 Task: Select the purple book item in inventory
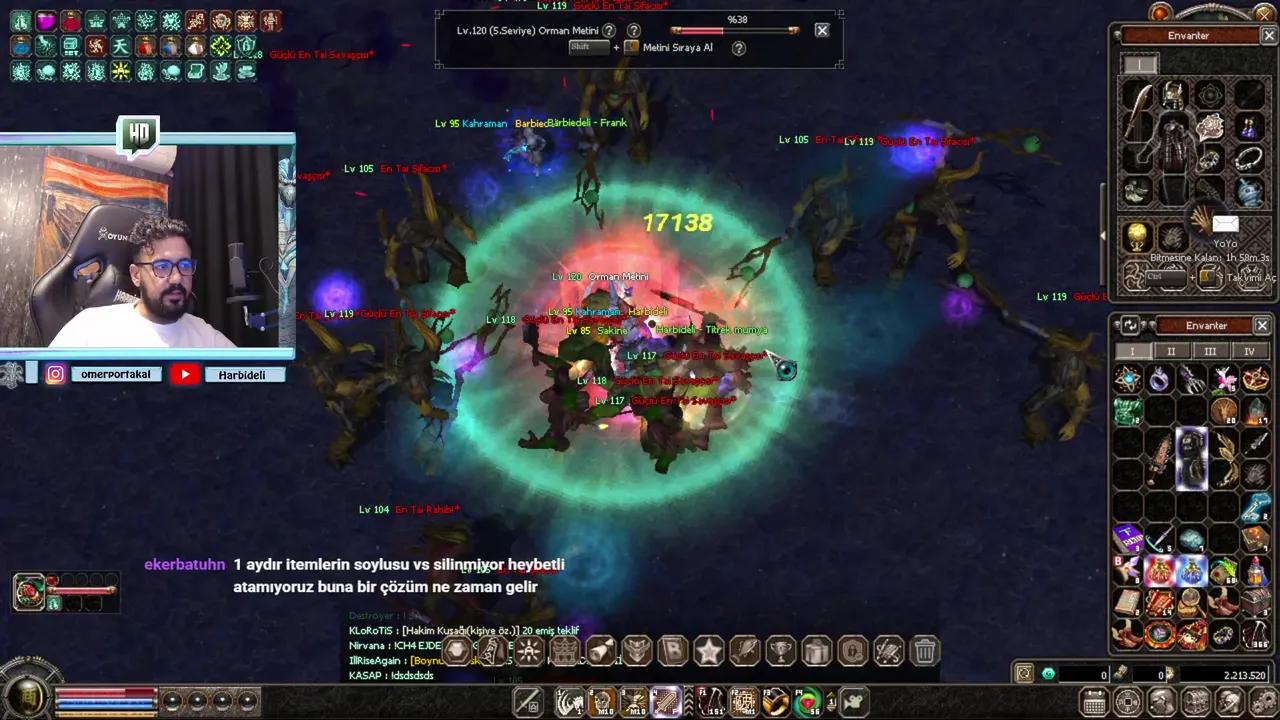[1127, 539]
